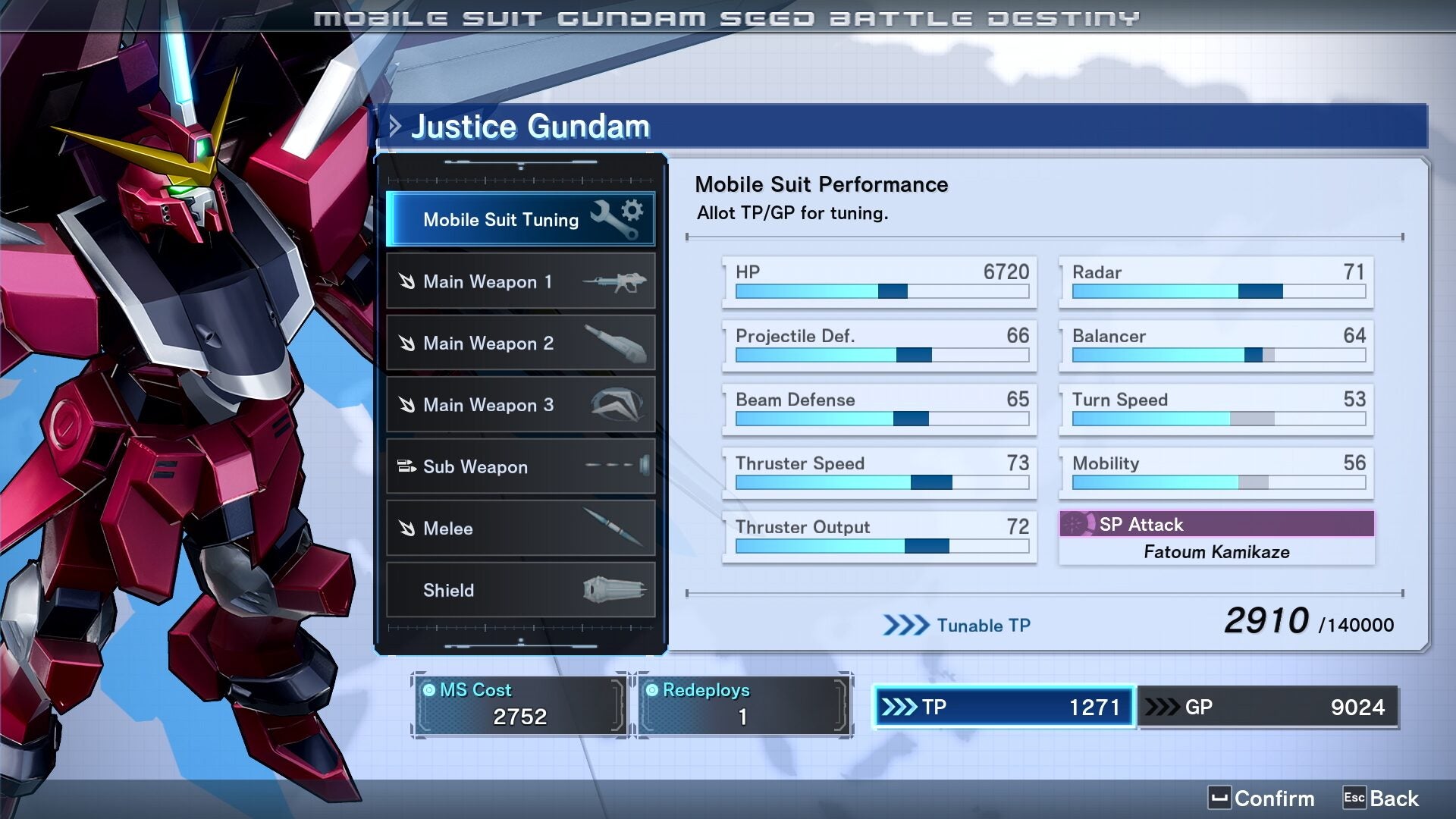Open the Sub Weapon menu entry
1456x819 pixels.
pos(520,466)
